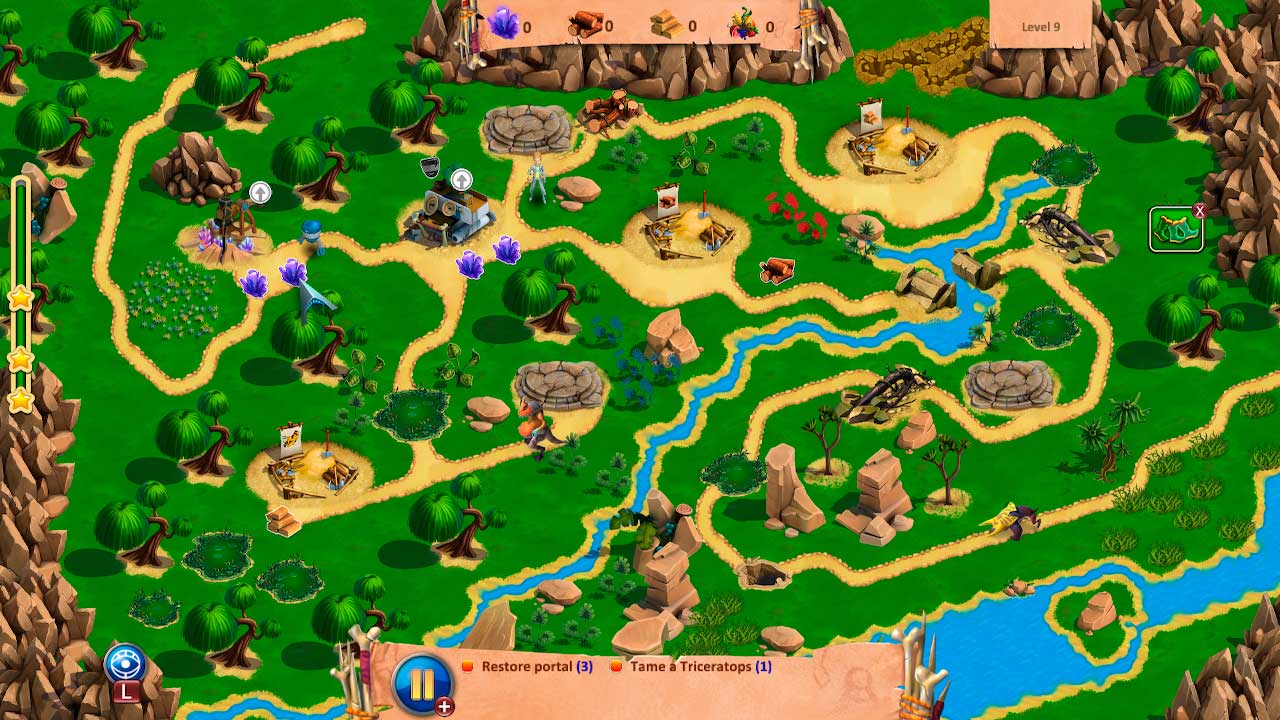
Task: Click the Tame a Triceratops (1) objective text
Action: point(700,667)
